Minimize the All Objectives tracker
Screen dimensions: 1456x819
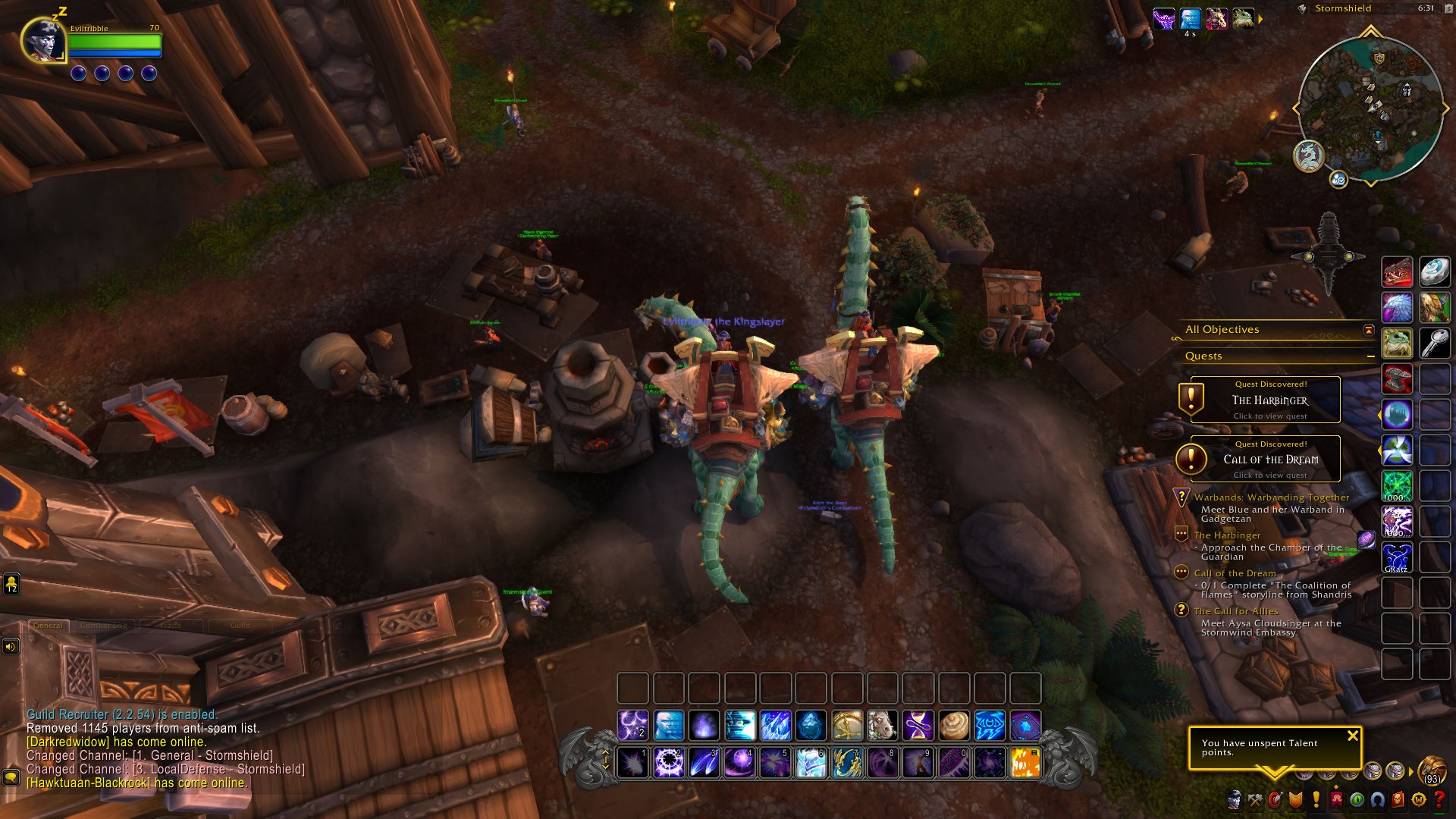[1369, 330]
